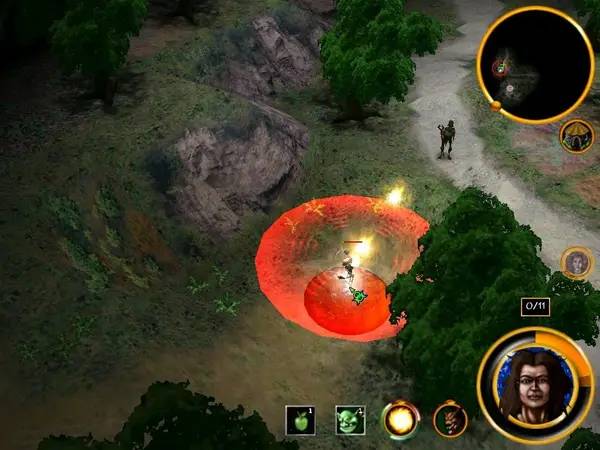
Task: Select the small companion portrait
Action: 577,263
